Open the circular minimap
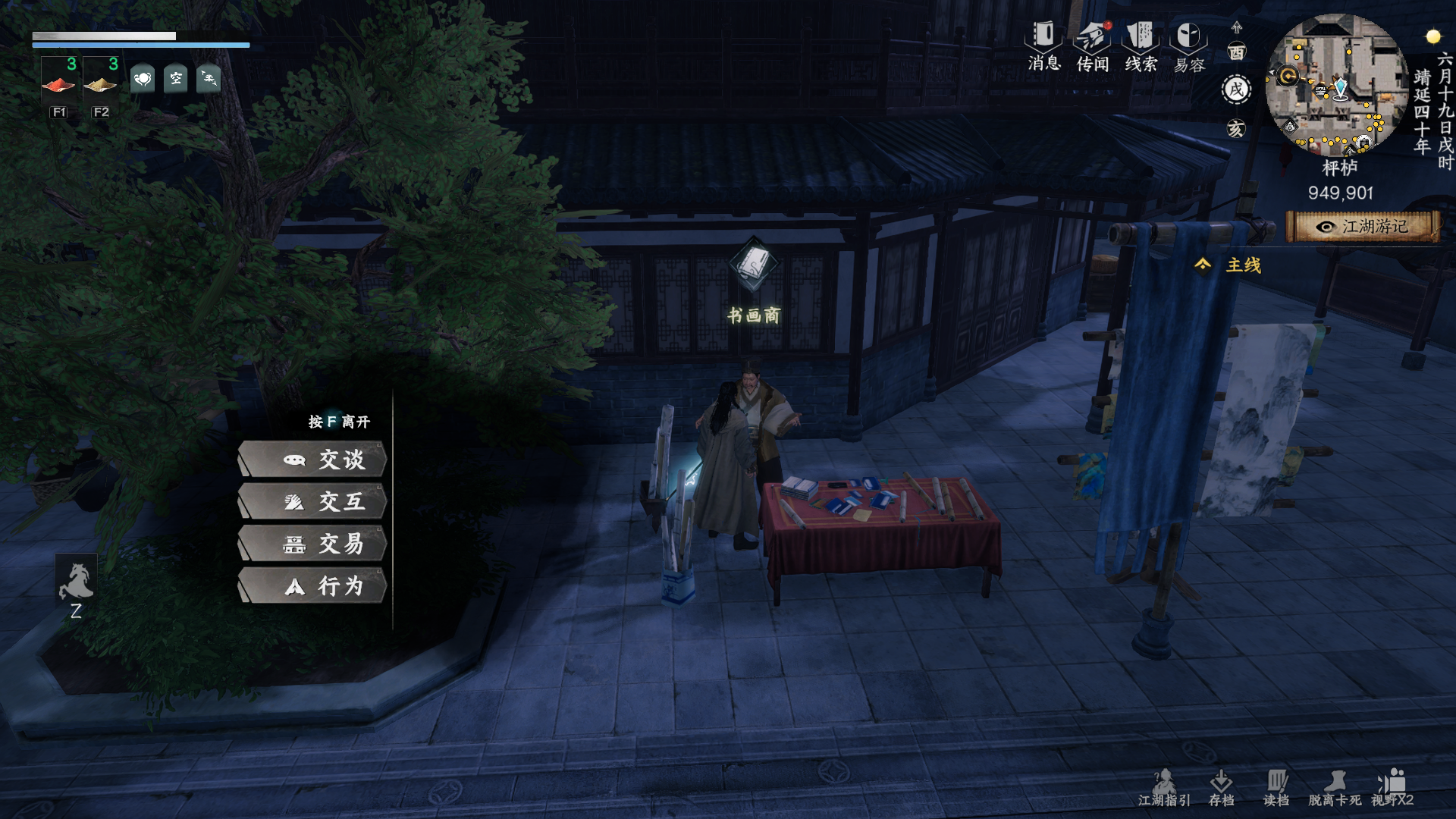Viewport: 1456px width, 819px height. [1336, 85]
